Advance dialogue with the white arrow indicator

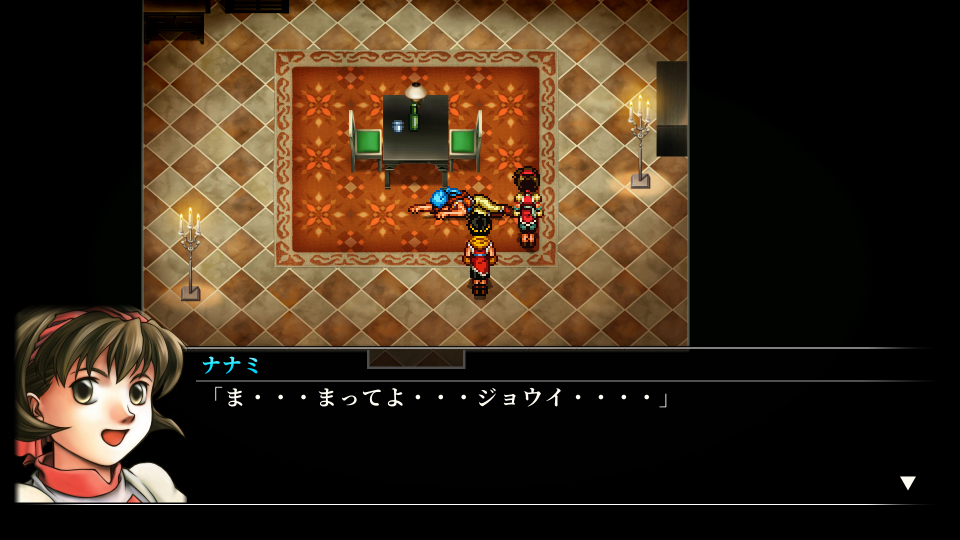click(x=907, y=483)
